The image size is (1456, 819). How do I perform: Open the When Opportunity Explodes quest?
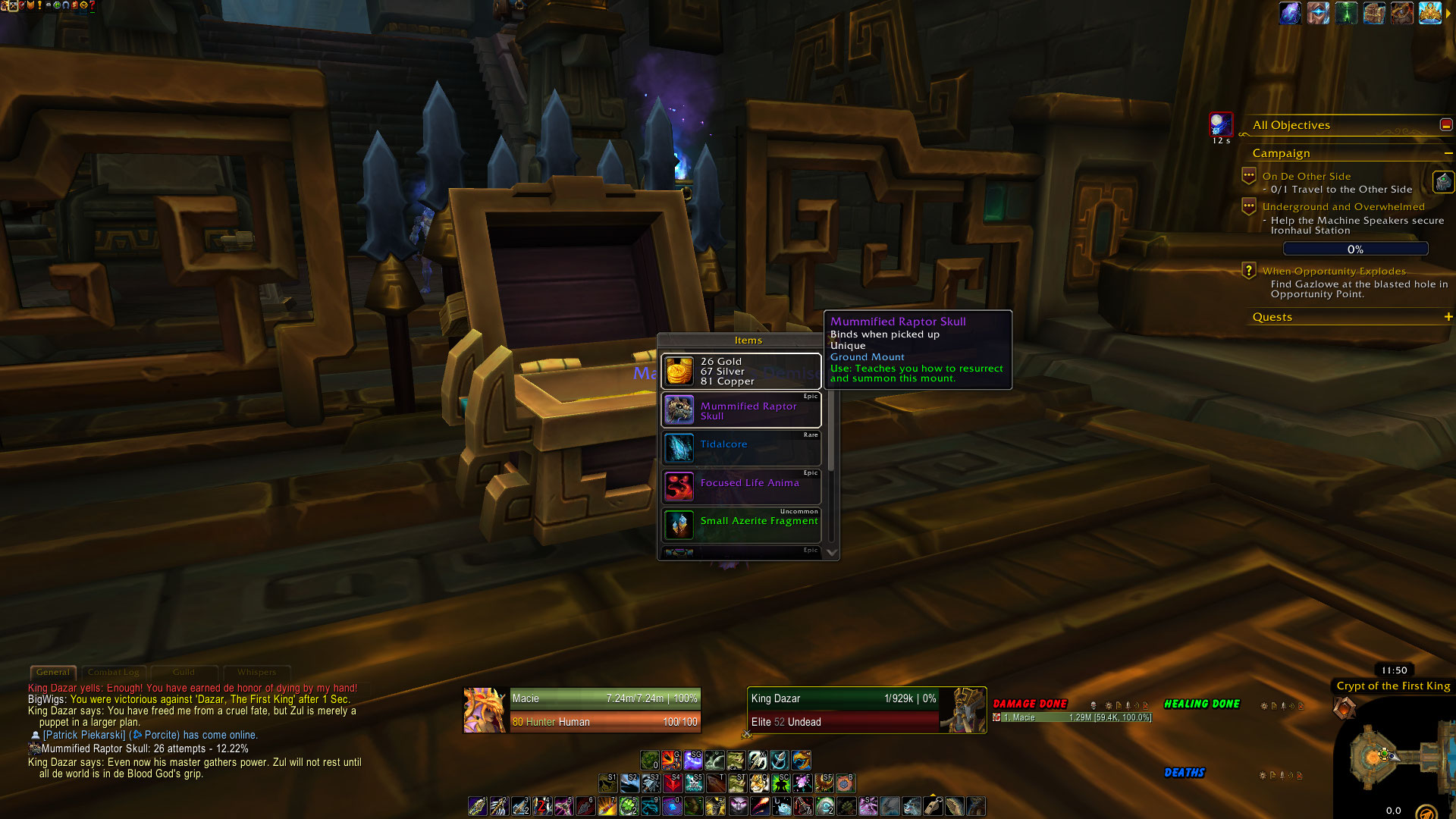[1333, 271]
